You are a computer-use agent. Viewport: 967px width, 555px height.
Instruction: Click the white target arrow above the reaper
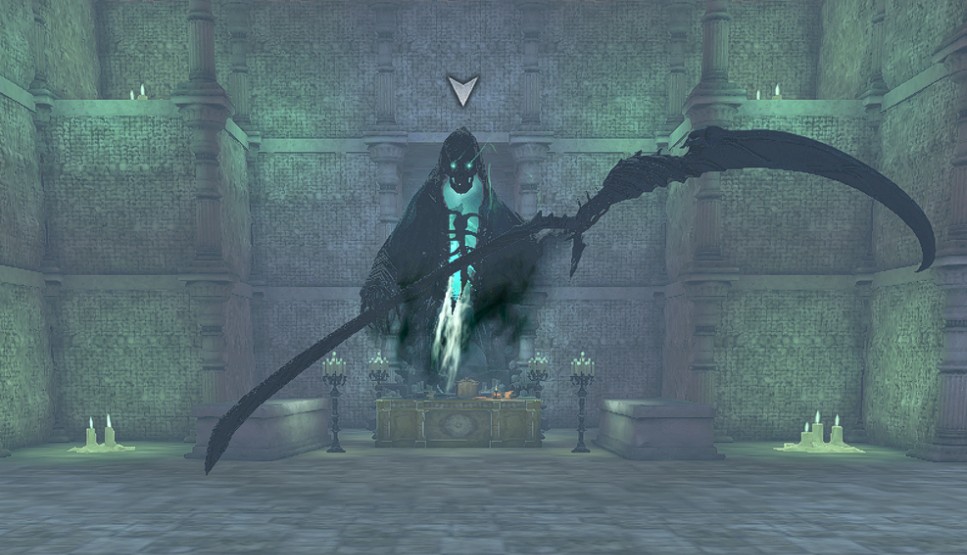tap(463, 89)
